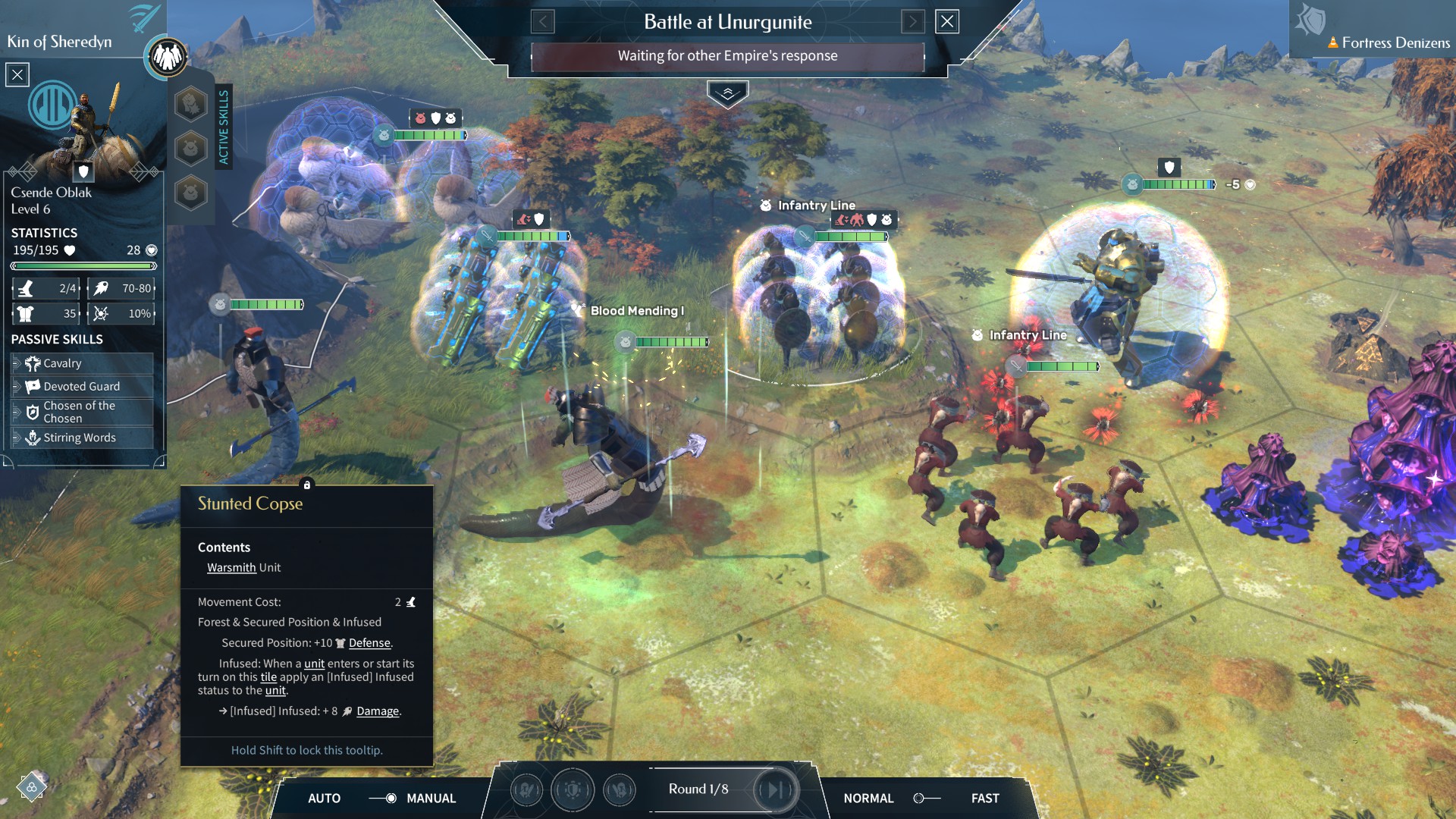
Task: Click the middle shield battle option icon
Action: [x=573, y=790]
